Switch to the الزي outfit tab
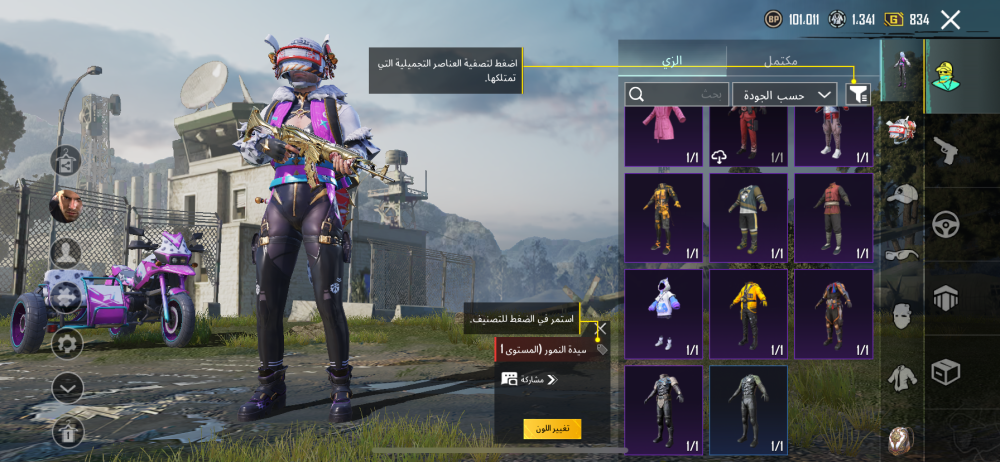The height and width of the screenshot is (462, 1000). tap(672, 61)
